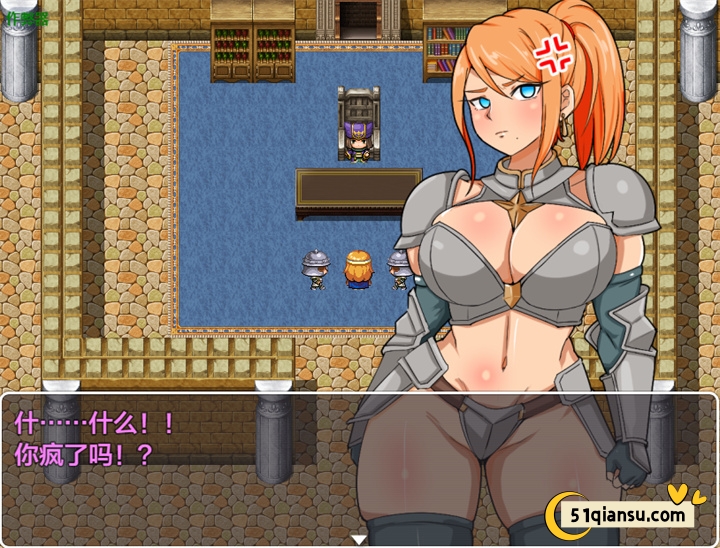
Task: Click the white dialogue continue arrow
Action: (359, 540)
